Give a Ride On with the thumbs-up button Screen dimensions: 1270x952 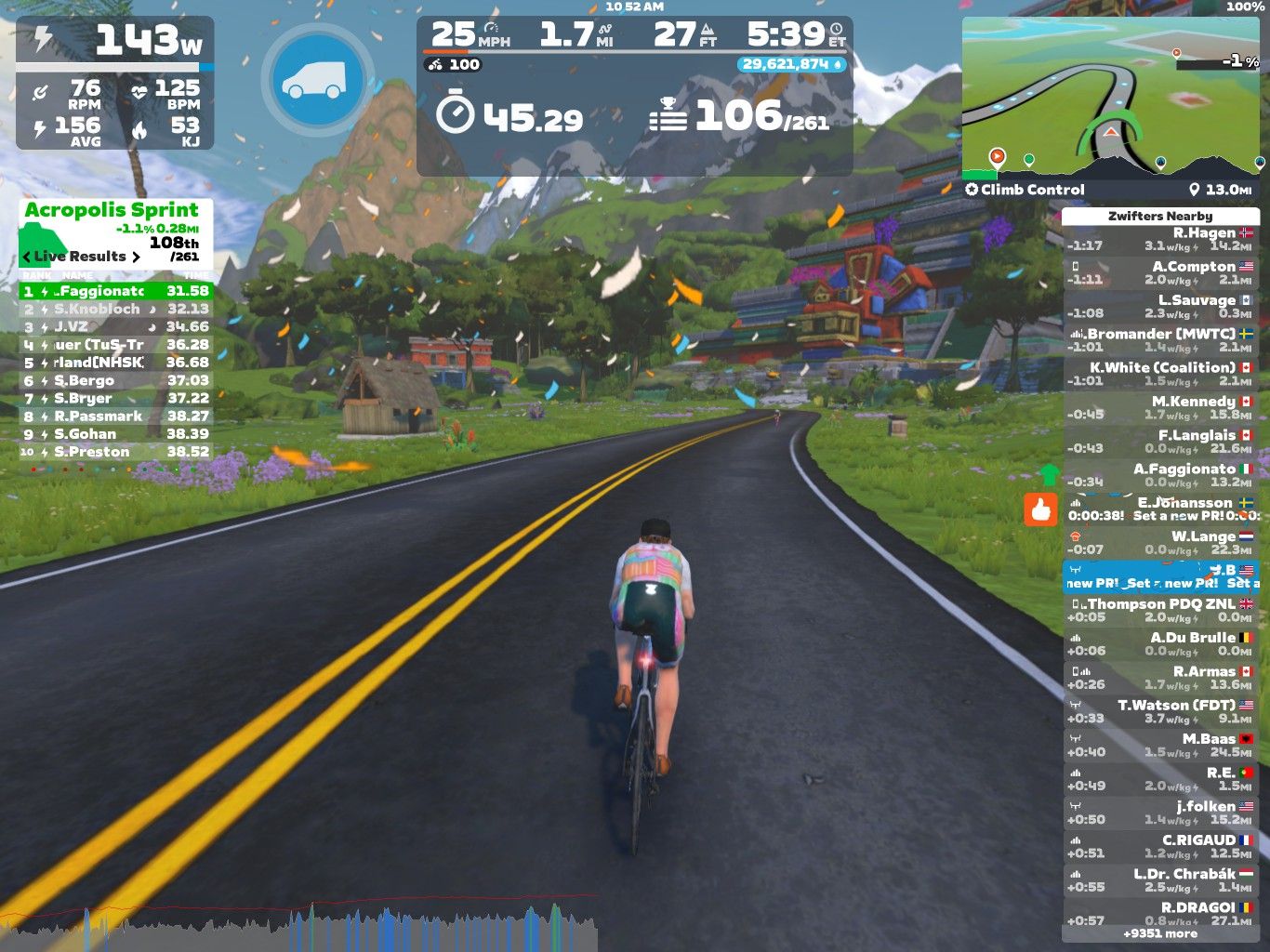point(1040,509)
